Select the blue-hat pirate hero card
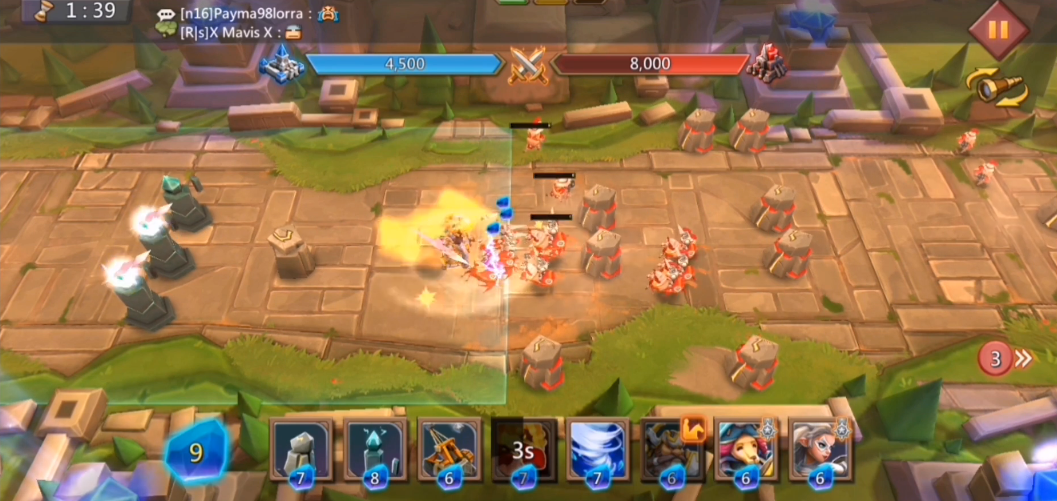Screen dimensions: 1057x501 [746, 450]
